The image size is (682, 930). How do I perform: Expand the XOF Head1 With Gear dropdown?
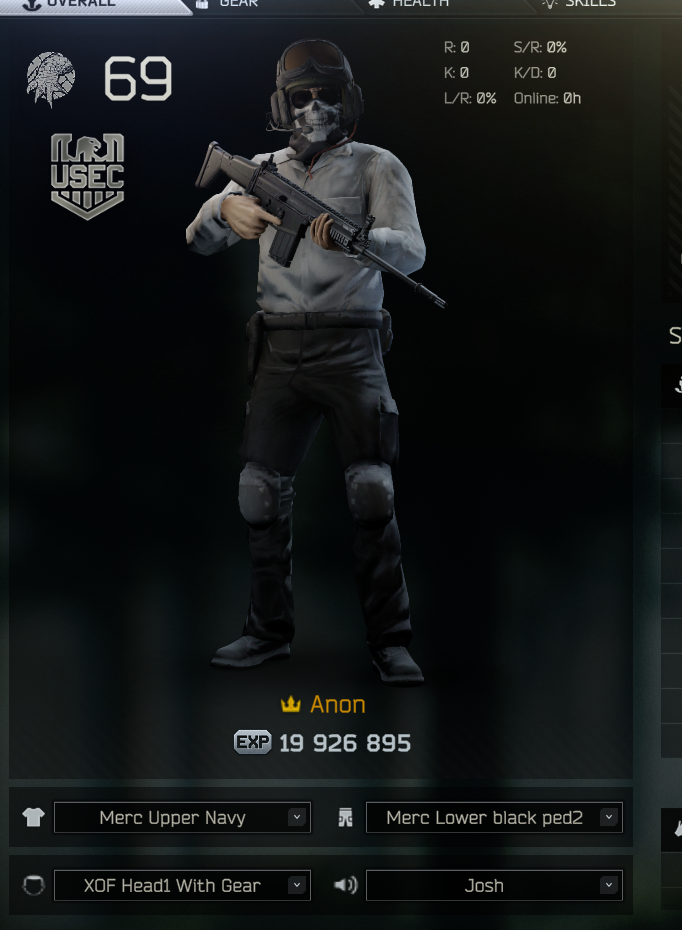pyautogui.click(x=182, y=885)
